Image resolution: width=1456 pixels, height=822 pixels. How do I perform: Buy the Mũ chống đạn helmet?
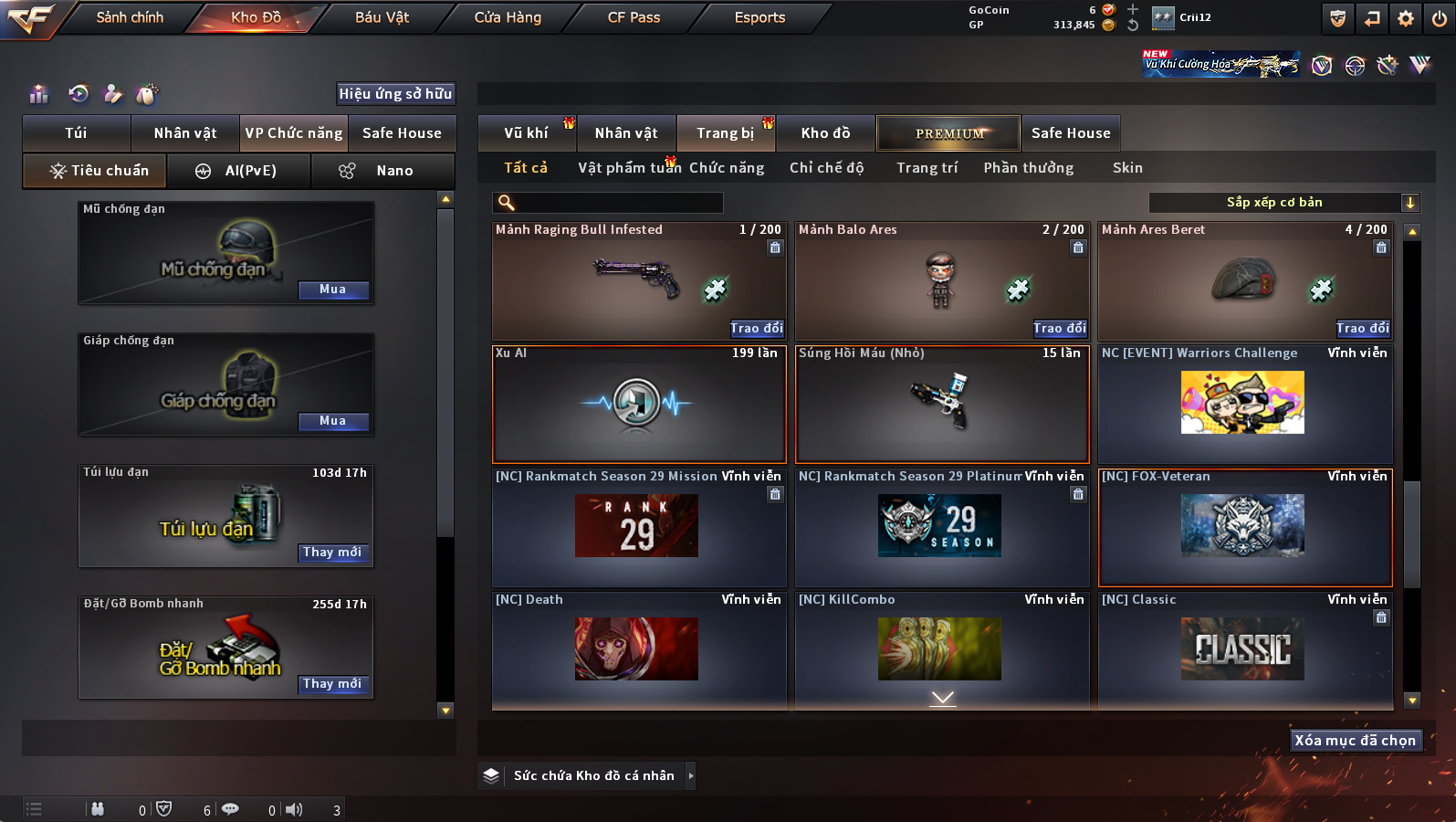pos(333,290)
